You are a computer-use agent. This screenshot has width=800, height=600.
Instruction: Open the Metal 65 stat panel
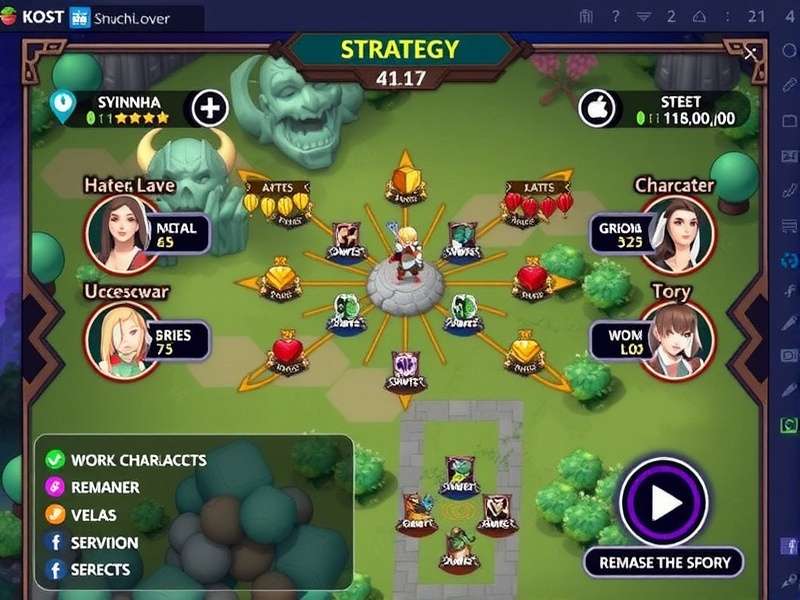pyautogui.click(x=177, y=234)
